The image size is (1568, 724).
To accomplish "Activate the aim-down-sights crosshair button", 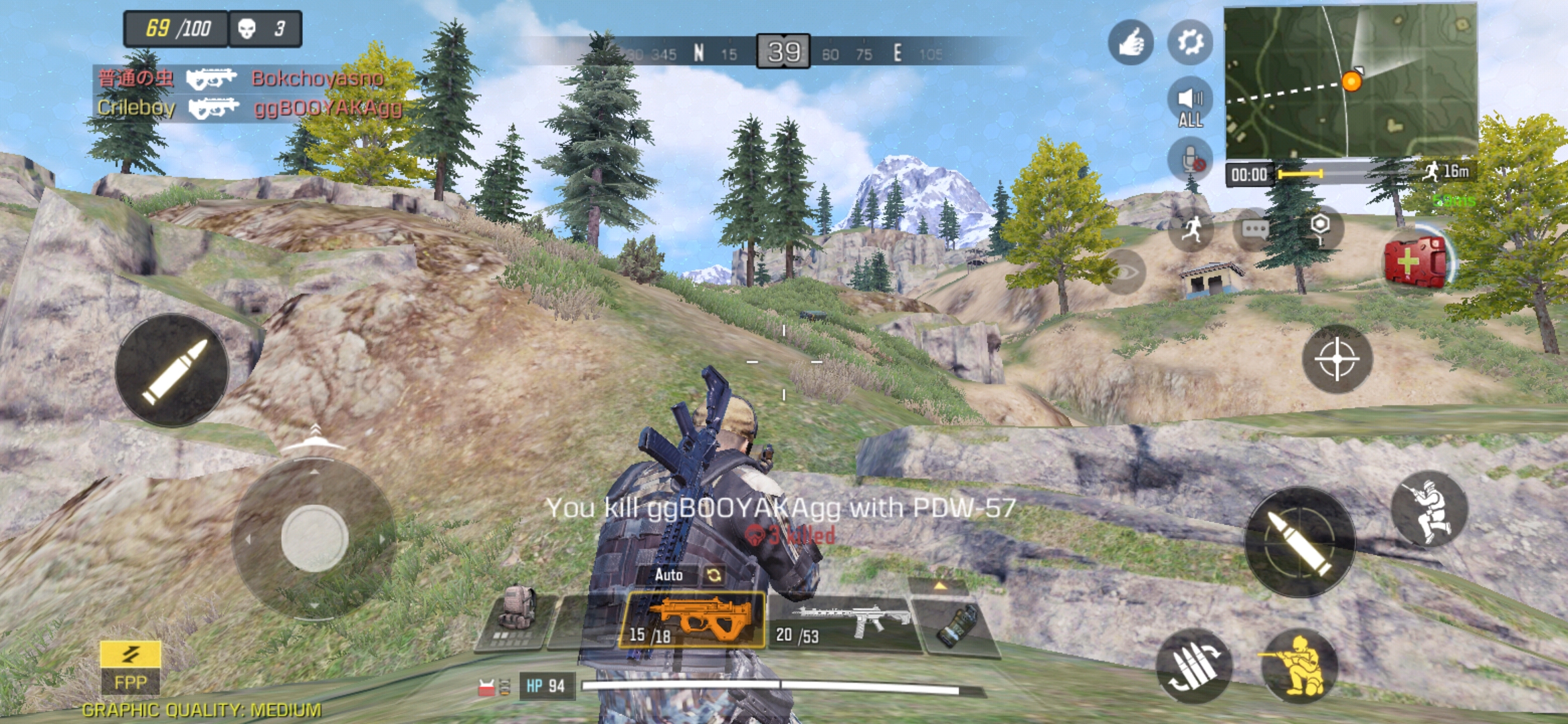I will coord(1336,359).
